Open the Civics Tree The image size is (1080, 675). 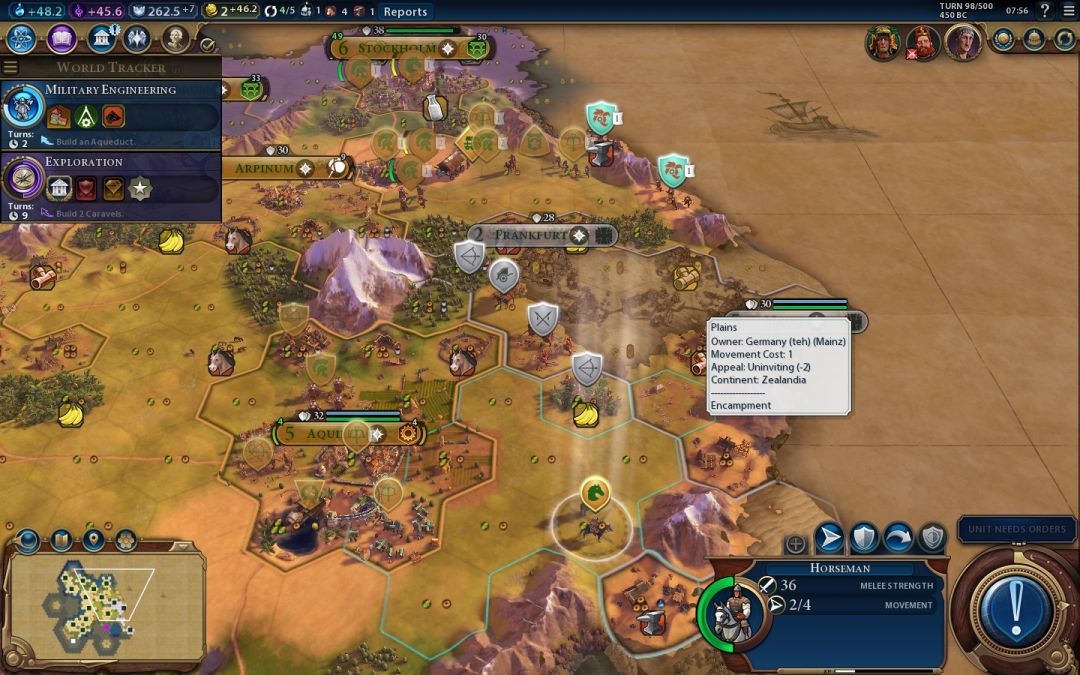[x=62, y=39]
